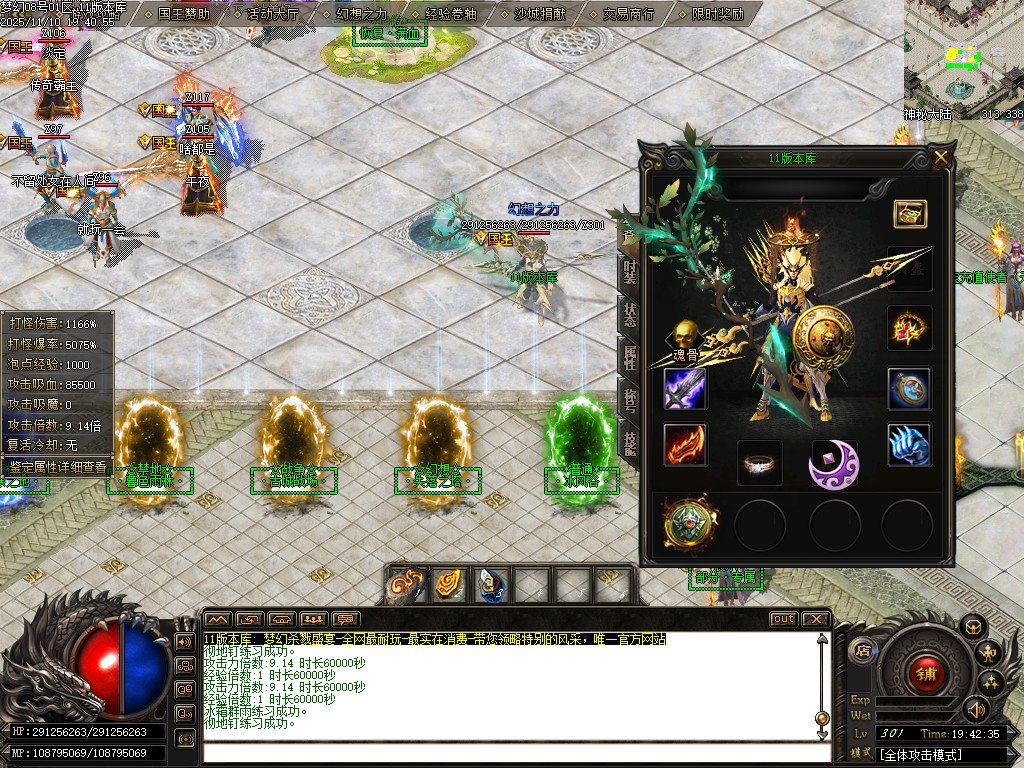
Task: Close the character equipment panel
Action: [x=941, y=158]
